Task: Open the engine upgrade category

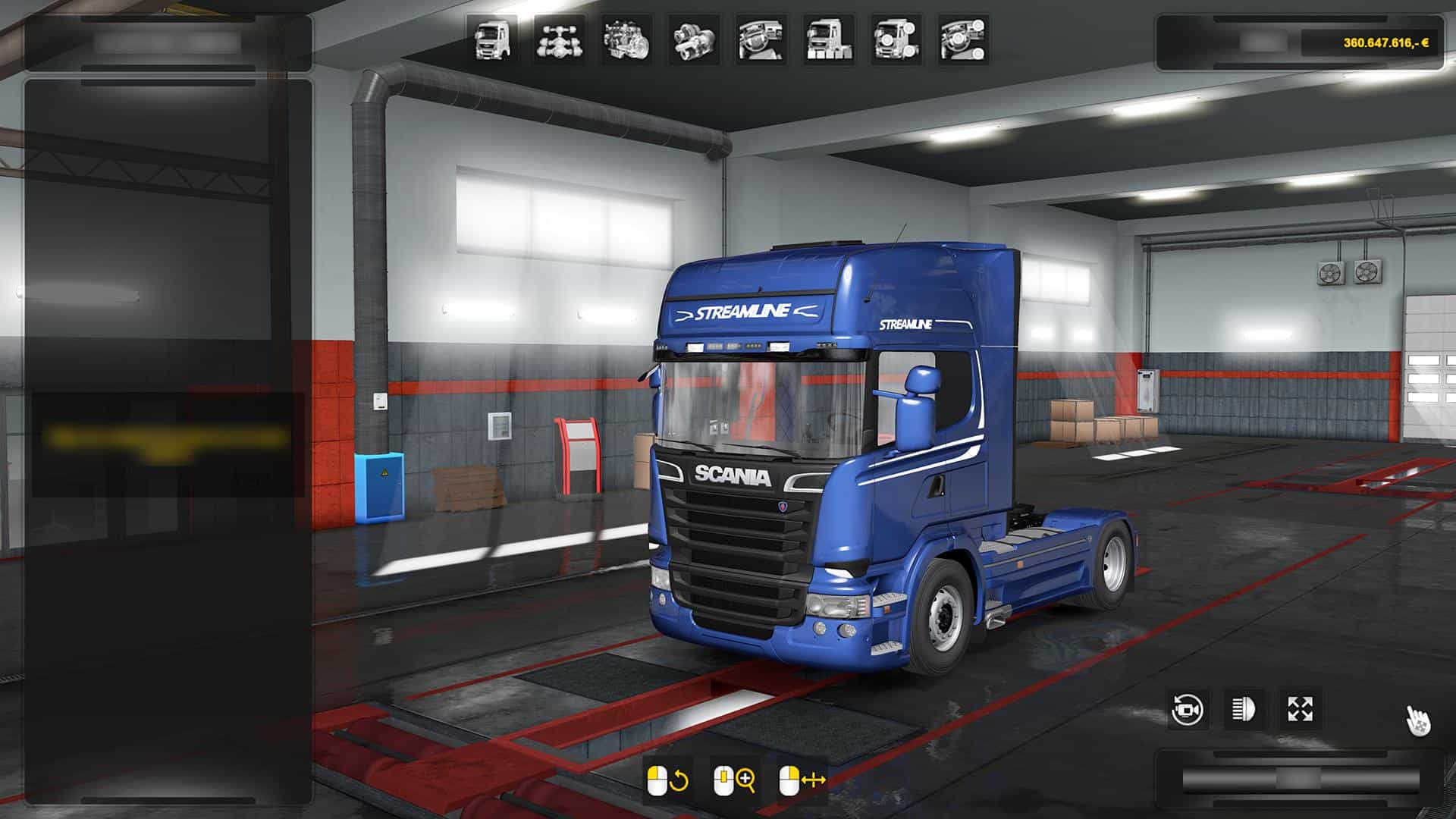Action: tap(626, 39)
